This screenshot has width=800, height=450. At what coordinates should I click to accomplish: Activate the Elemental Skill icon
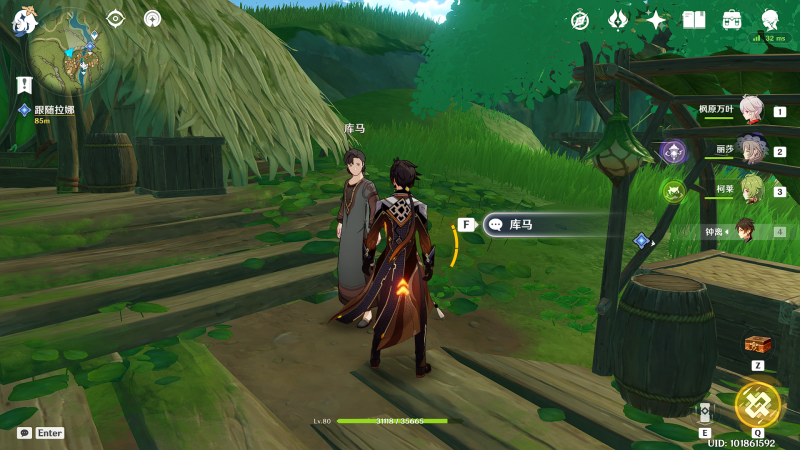[705, 413]
